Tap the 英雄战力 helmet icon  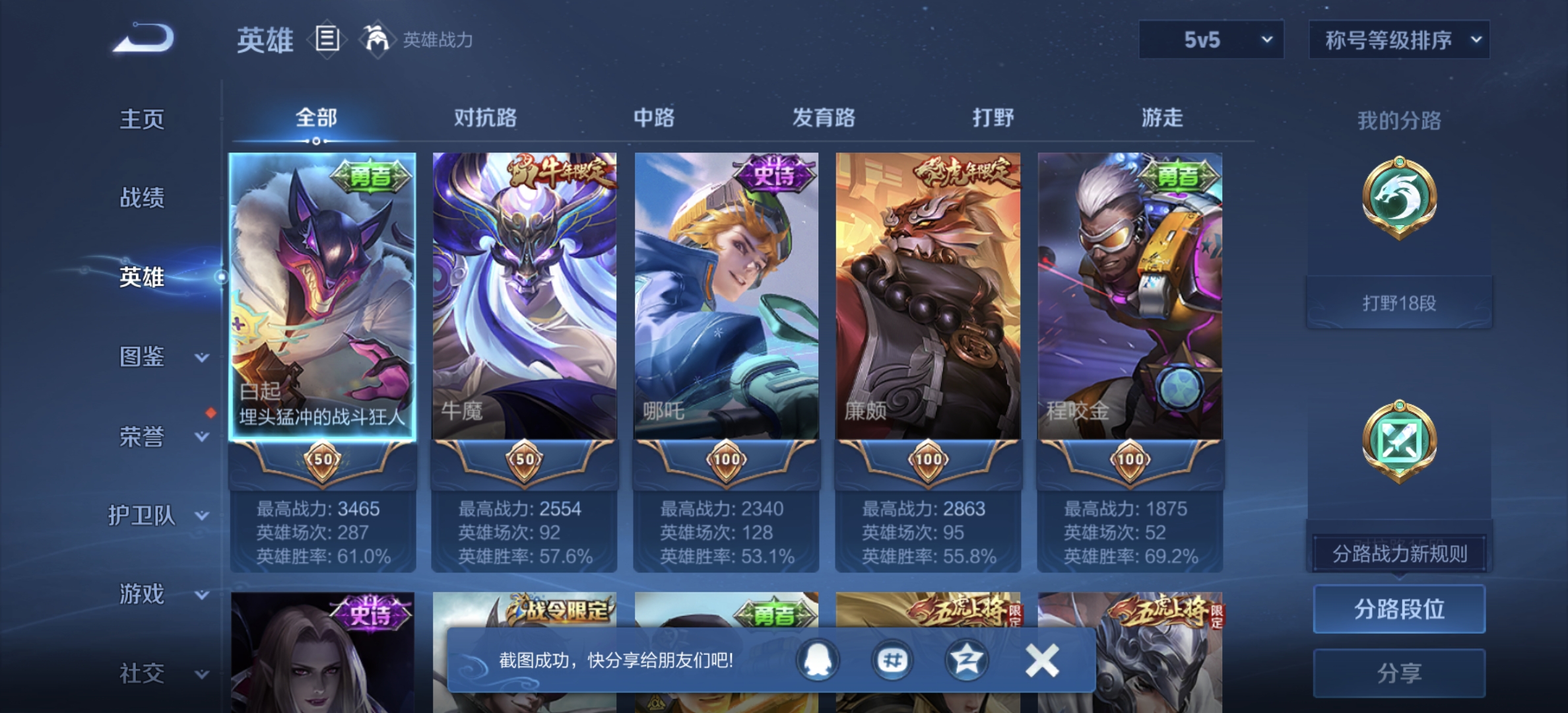coord(377,40)
